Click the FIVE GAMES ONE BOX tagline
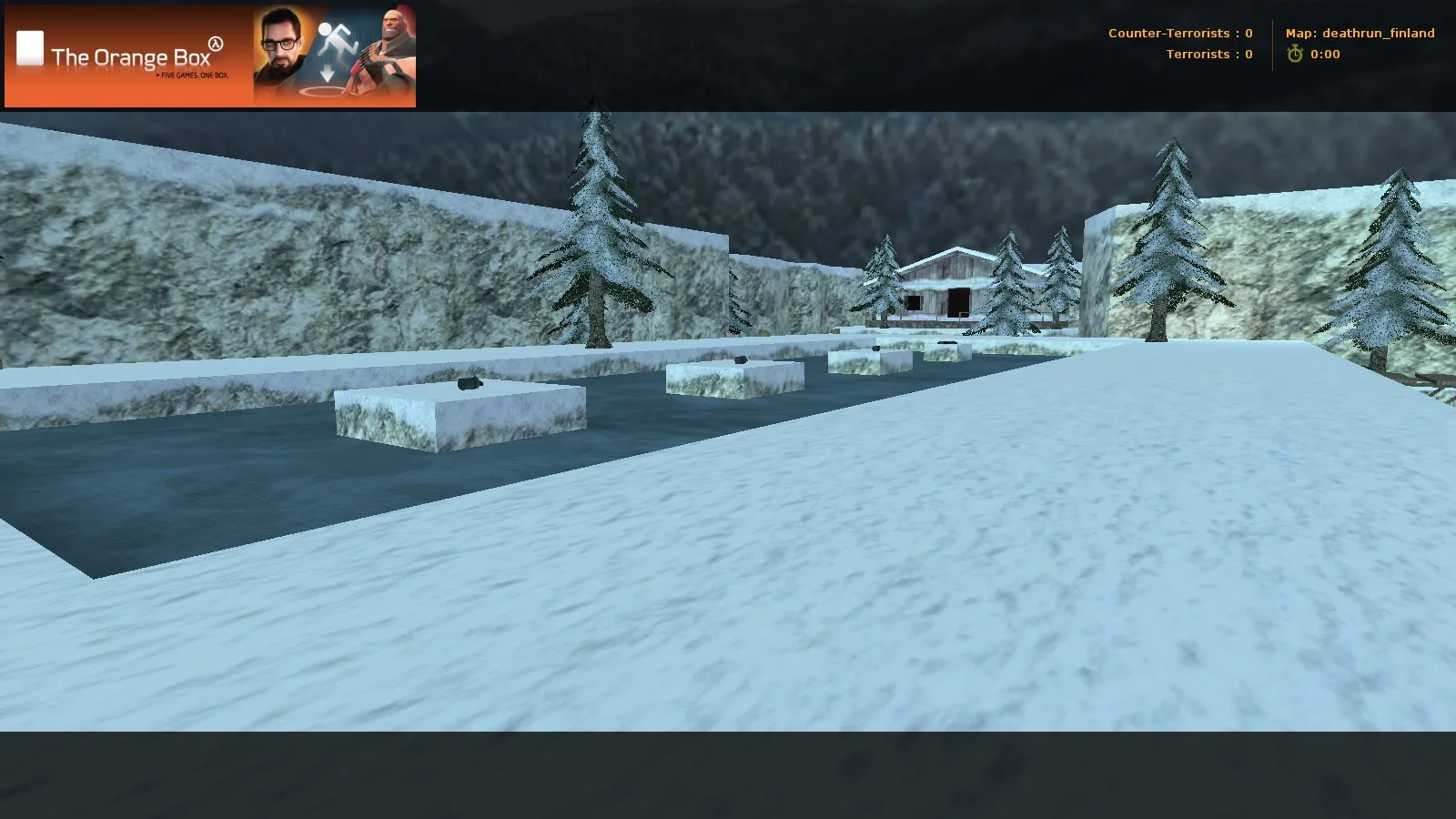 pyautogui.click(x=192, y=76)
